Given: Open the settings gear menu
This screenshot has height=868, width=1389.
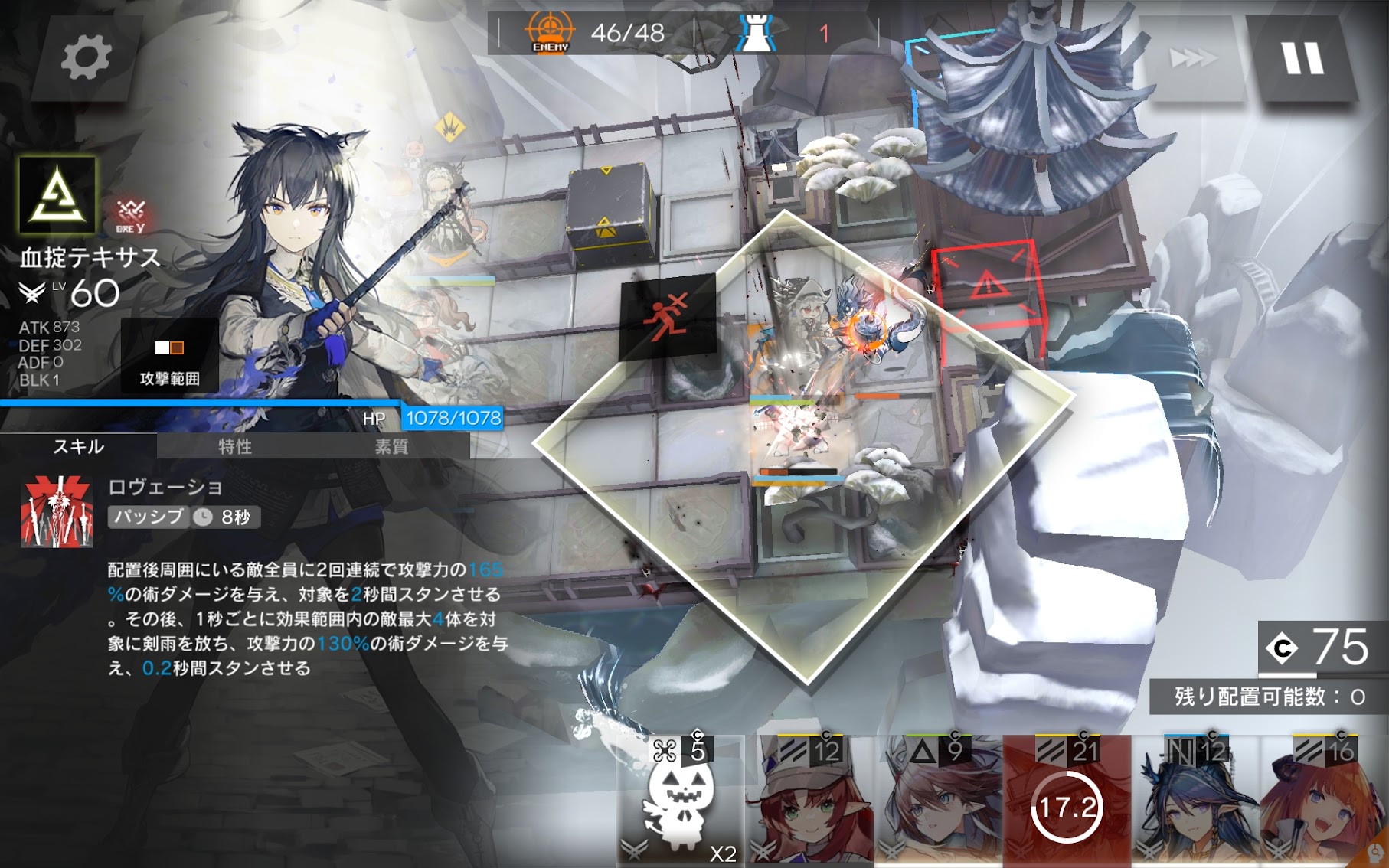Looking at the screenshot, I should 85,57.
